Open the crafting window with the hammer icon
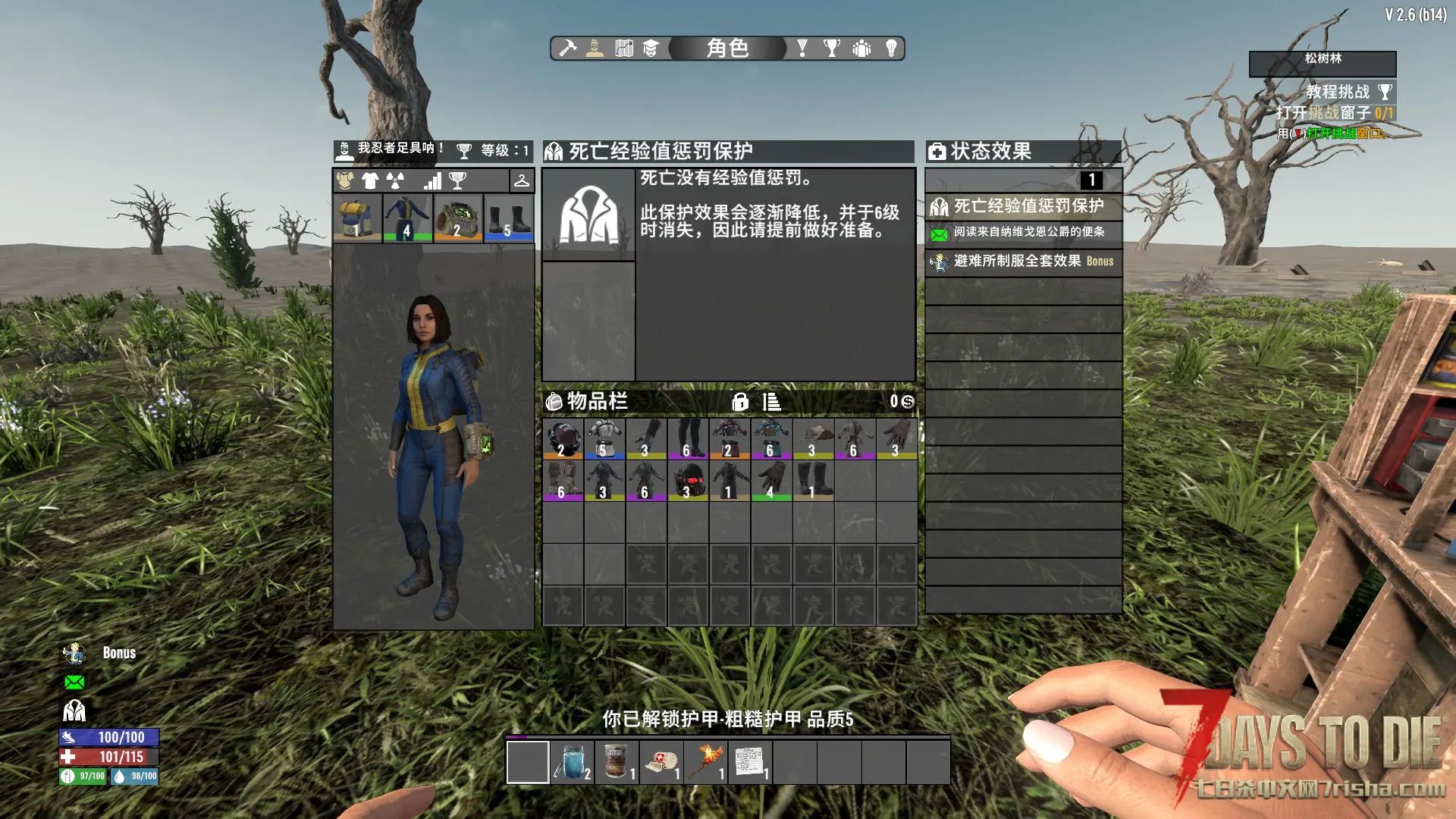The image size is (1456, 819). pos(567,49)
